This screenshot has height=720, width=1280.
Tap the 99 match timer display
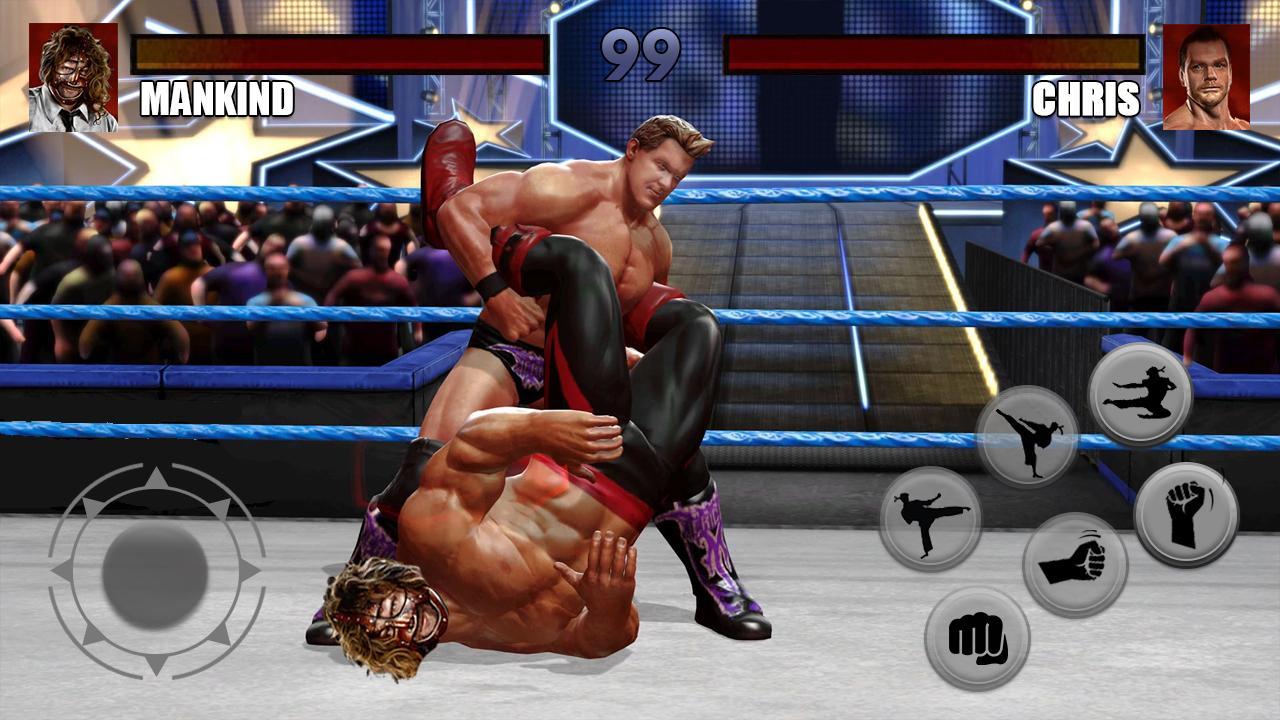[x=639, y=52]
